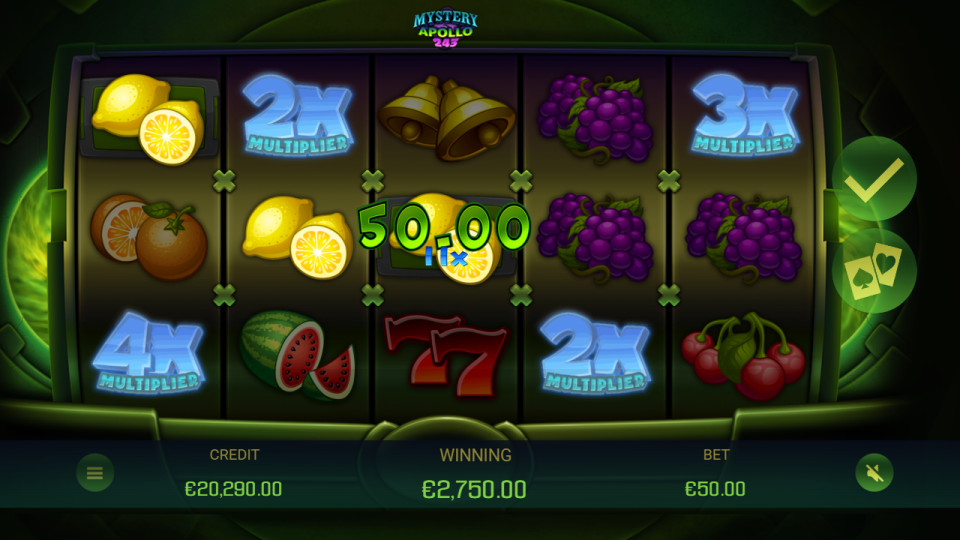The height and width of the screenshot is (540, 960).
Task: Toggle the muted sound icon
Action: coord(874,473)
